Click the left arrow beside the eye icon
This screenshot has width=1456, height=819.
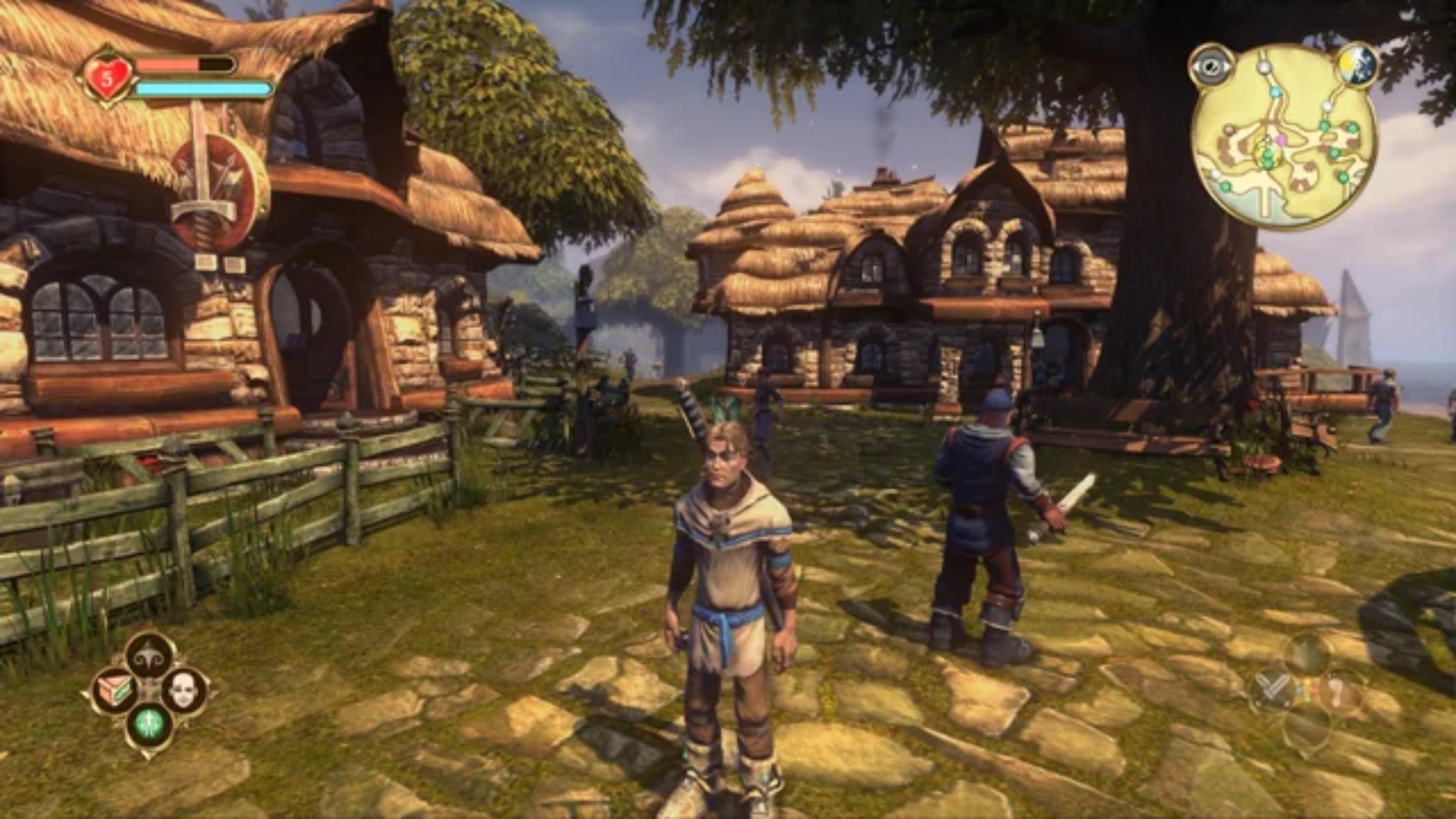tap(1198, 66)
